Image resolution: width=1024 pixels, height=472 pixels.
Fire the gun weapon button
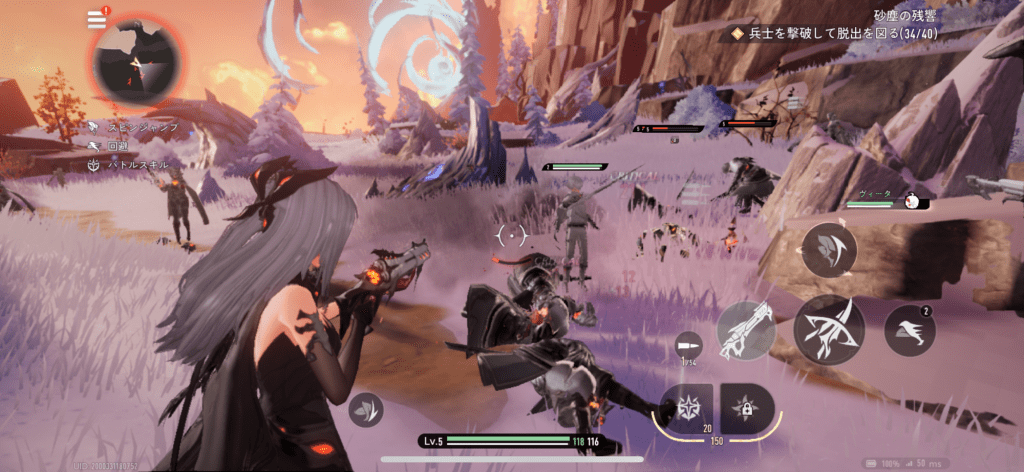tap(746, 330)
